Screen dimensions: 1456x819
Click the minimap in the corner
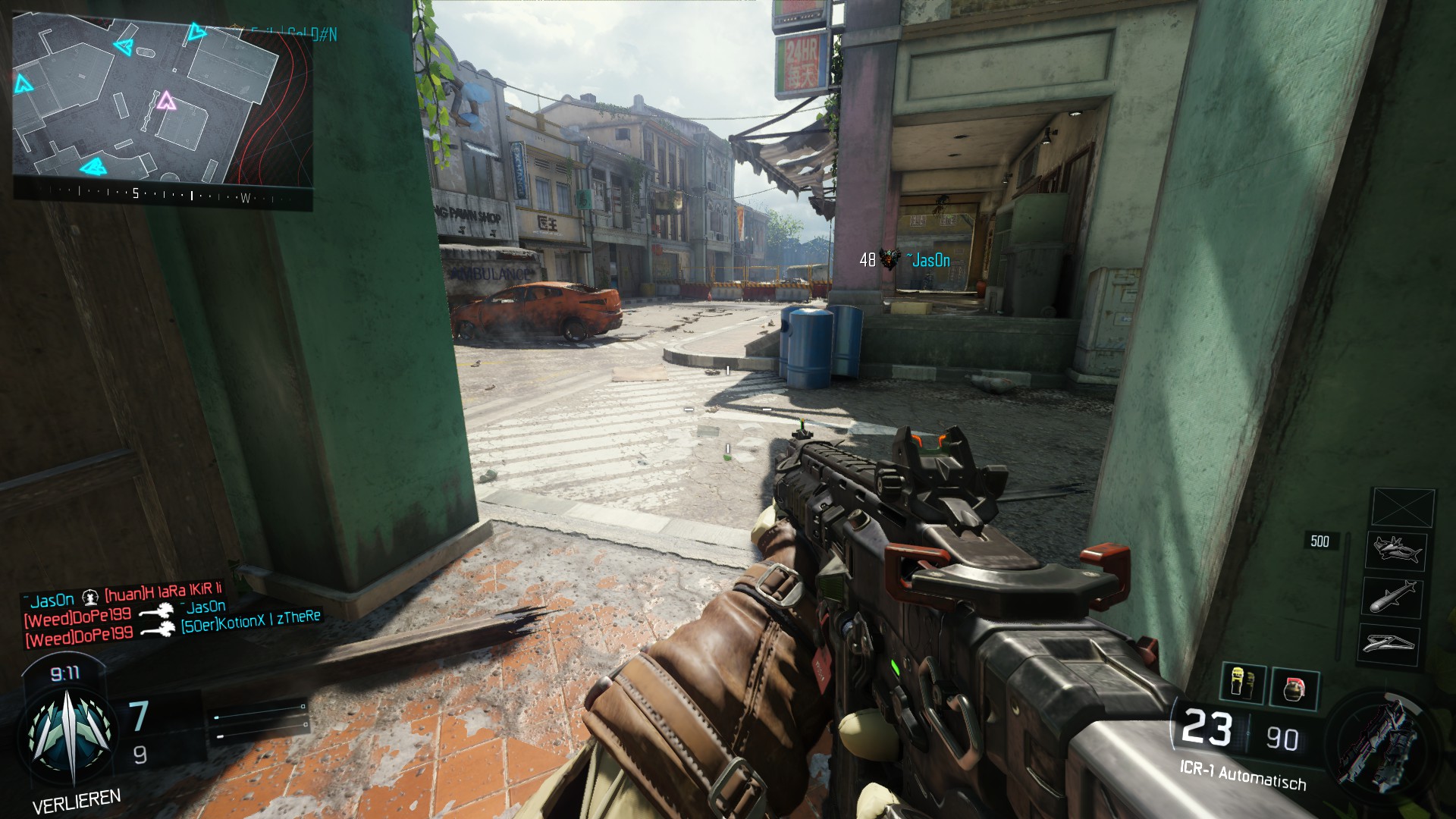tap(162, 99)
